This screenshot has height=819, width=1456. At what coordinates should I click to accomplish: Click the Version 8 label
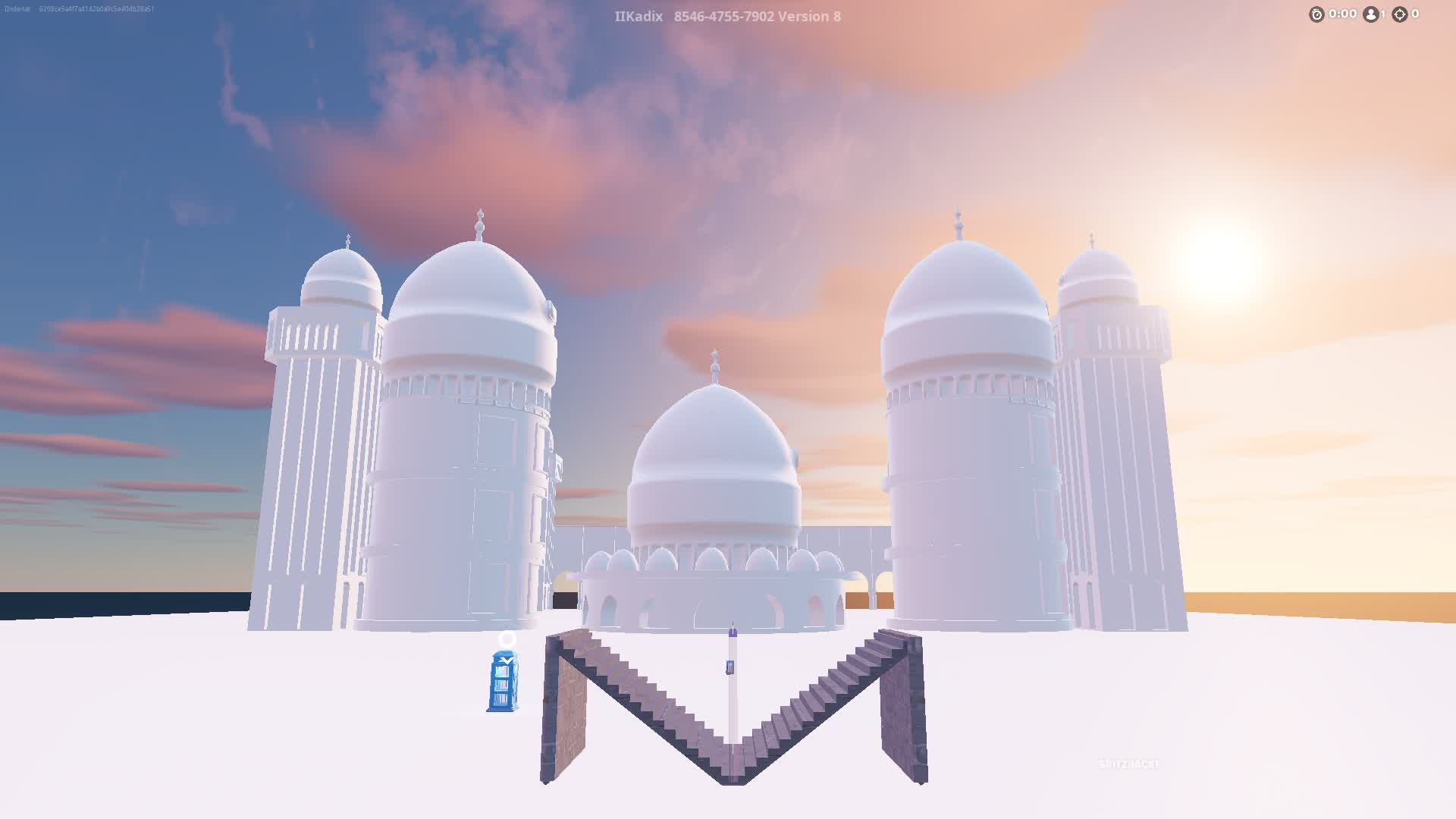point(811,16)
